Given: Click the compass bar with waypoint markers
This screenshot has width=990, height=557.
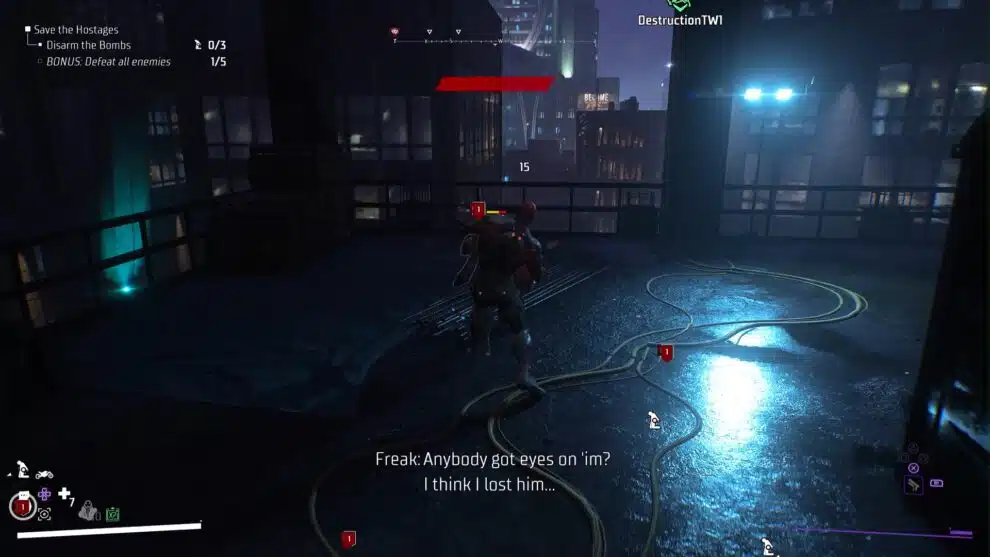Looking at the screenshot, I should point(478,38).
